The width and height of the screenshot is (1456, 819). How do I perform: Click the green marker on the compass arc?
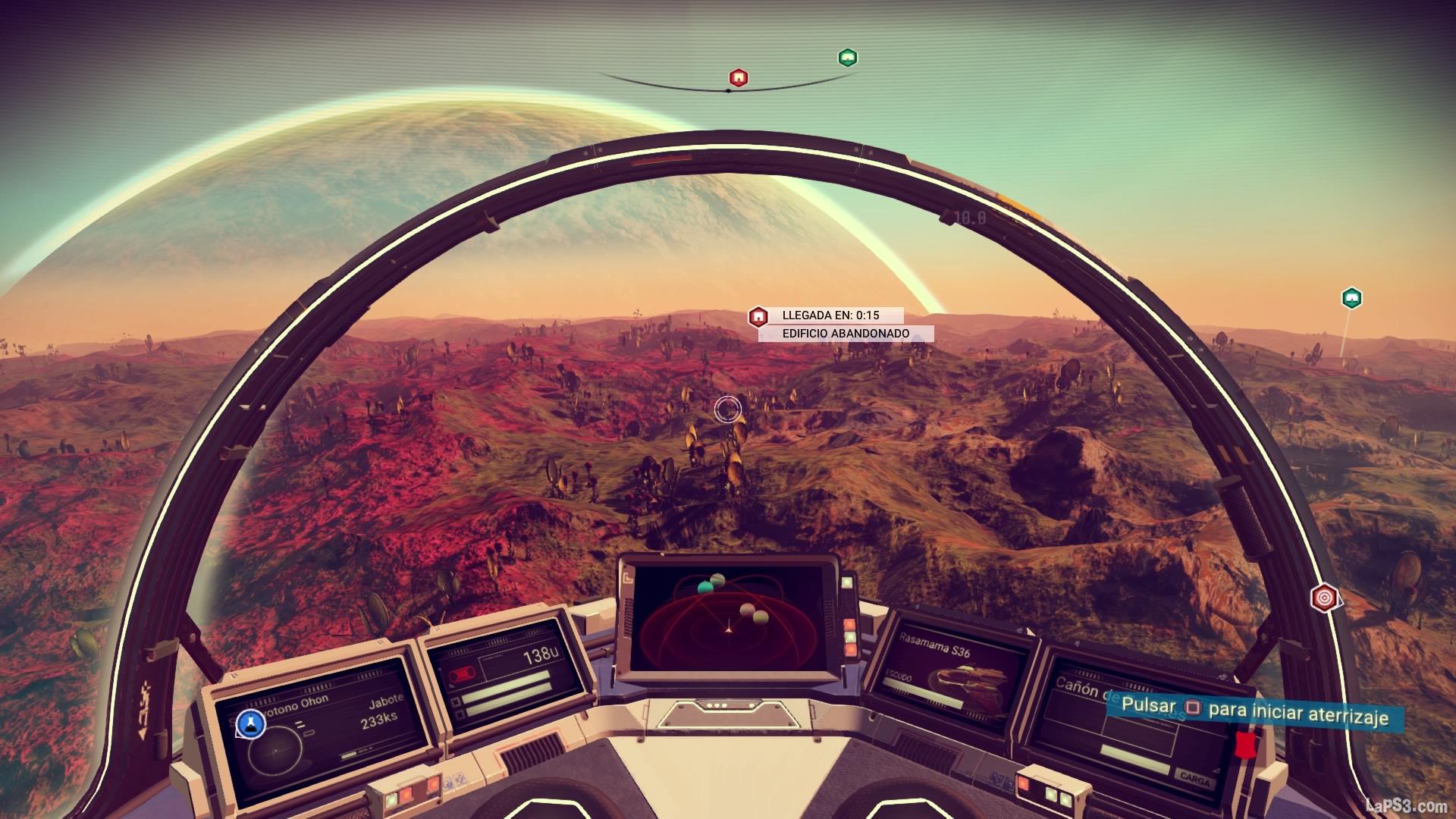click(847, 58)
